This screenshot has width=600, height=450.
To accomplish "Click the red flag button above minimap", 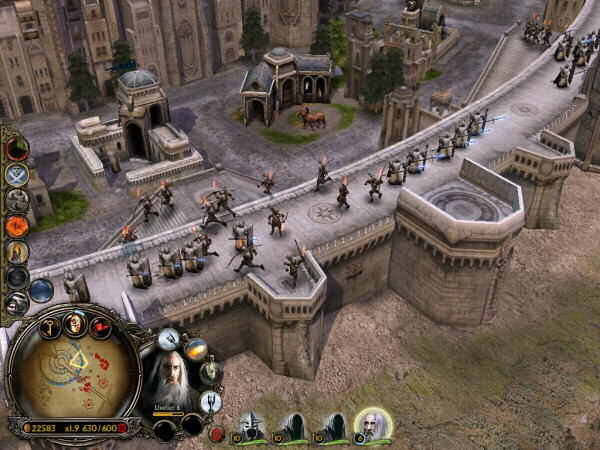I will 100,327.
